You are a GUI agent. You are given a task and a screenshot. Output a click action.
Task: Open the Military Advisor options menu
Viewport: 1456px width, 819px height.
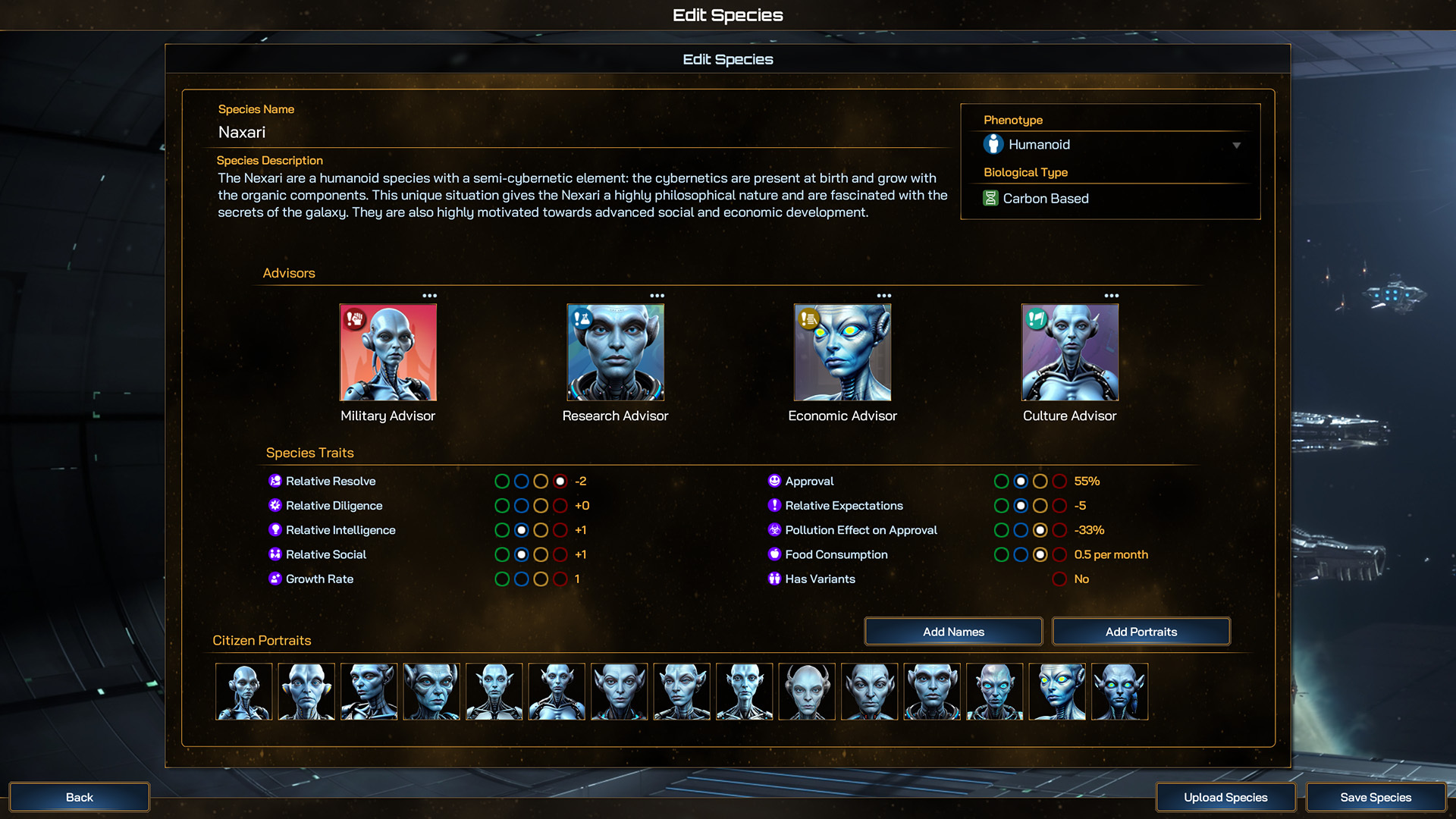(429, 296)
